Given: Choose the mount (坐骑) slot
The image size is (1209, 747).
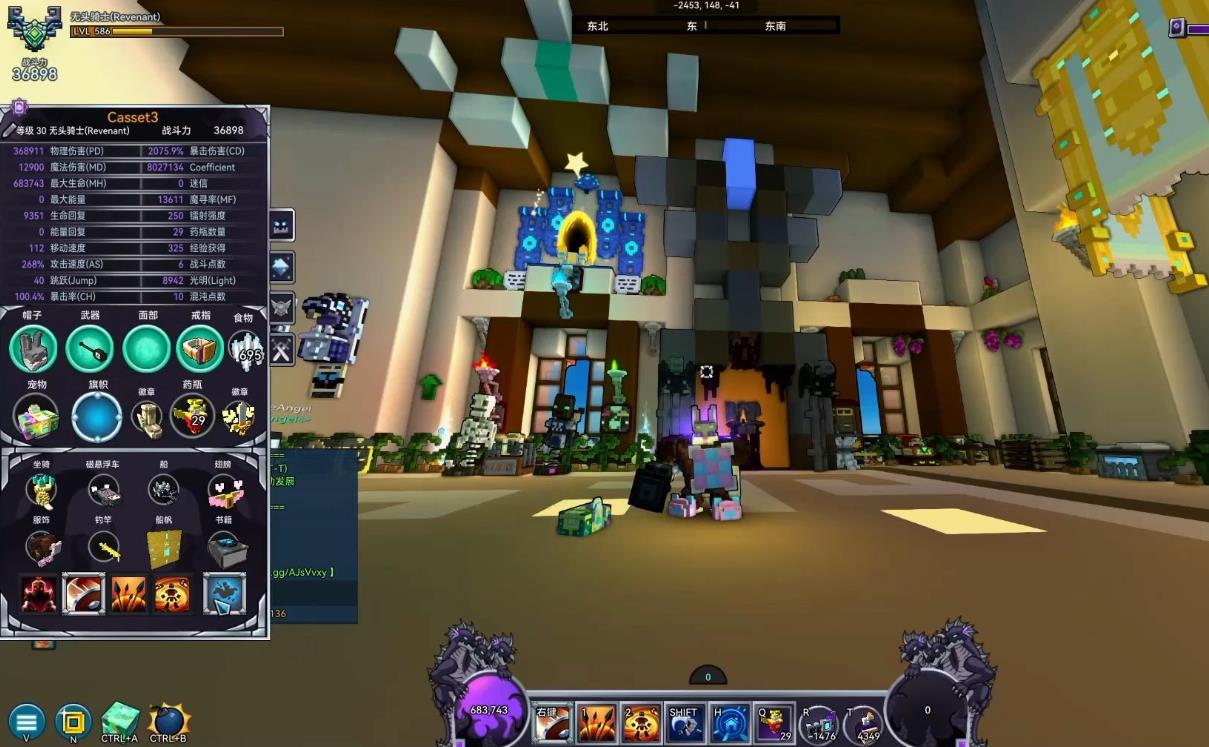Looking at the screenshot, I should pos(41,490).
